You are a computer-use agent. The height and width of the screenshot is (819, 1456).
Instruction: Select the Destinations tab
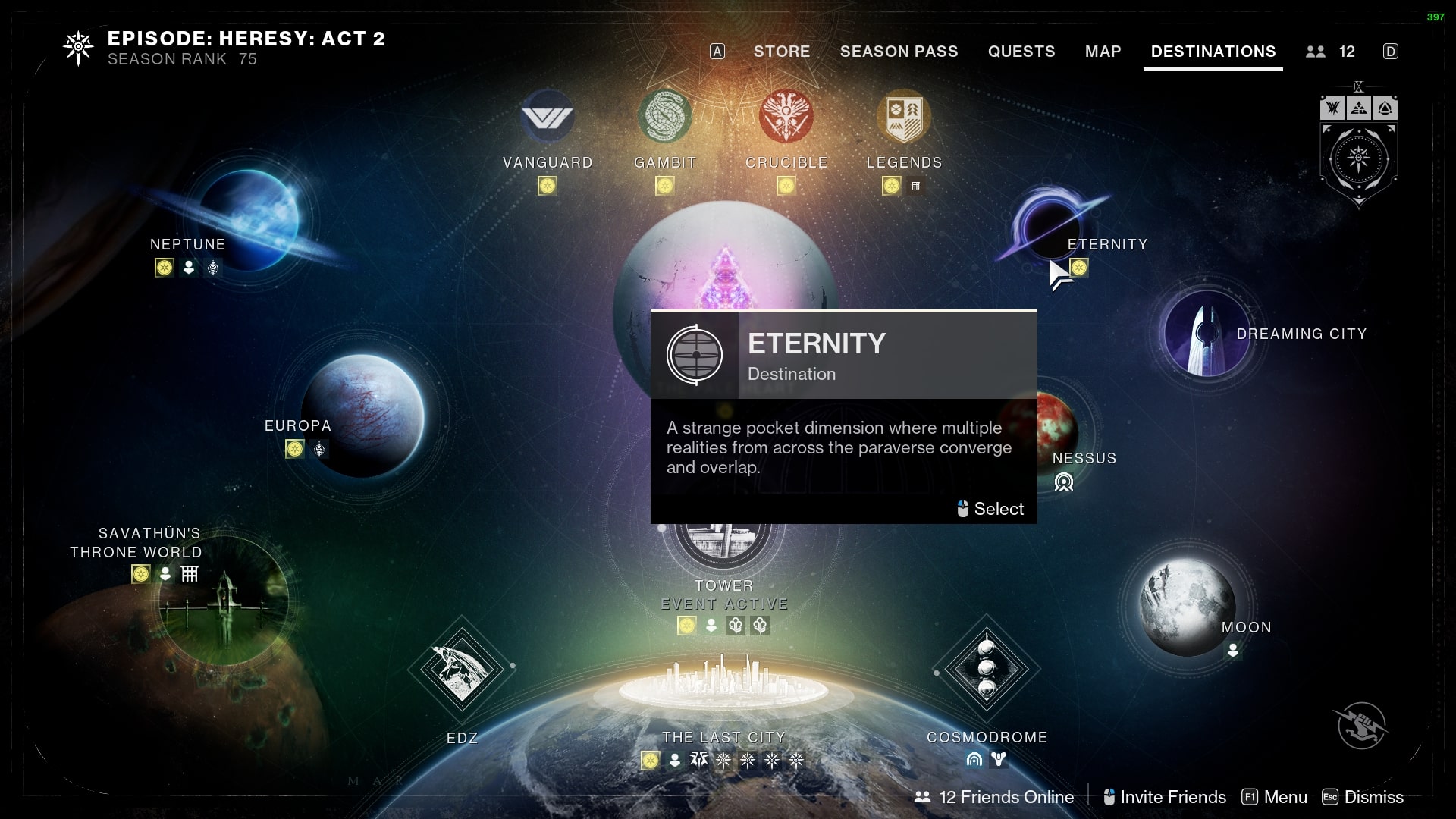coord(1213,52)
